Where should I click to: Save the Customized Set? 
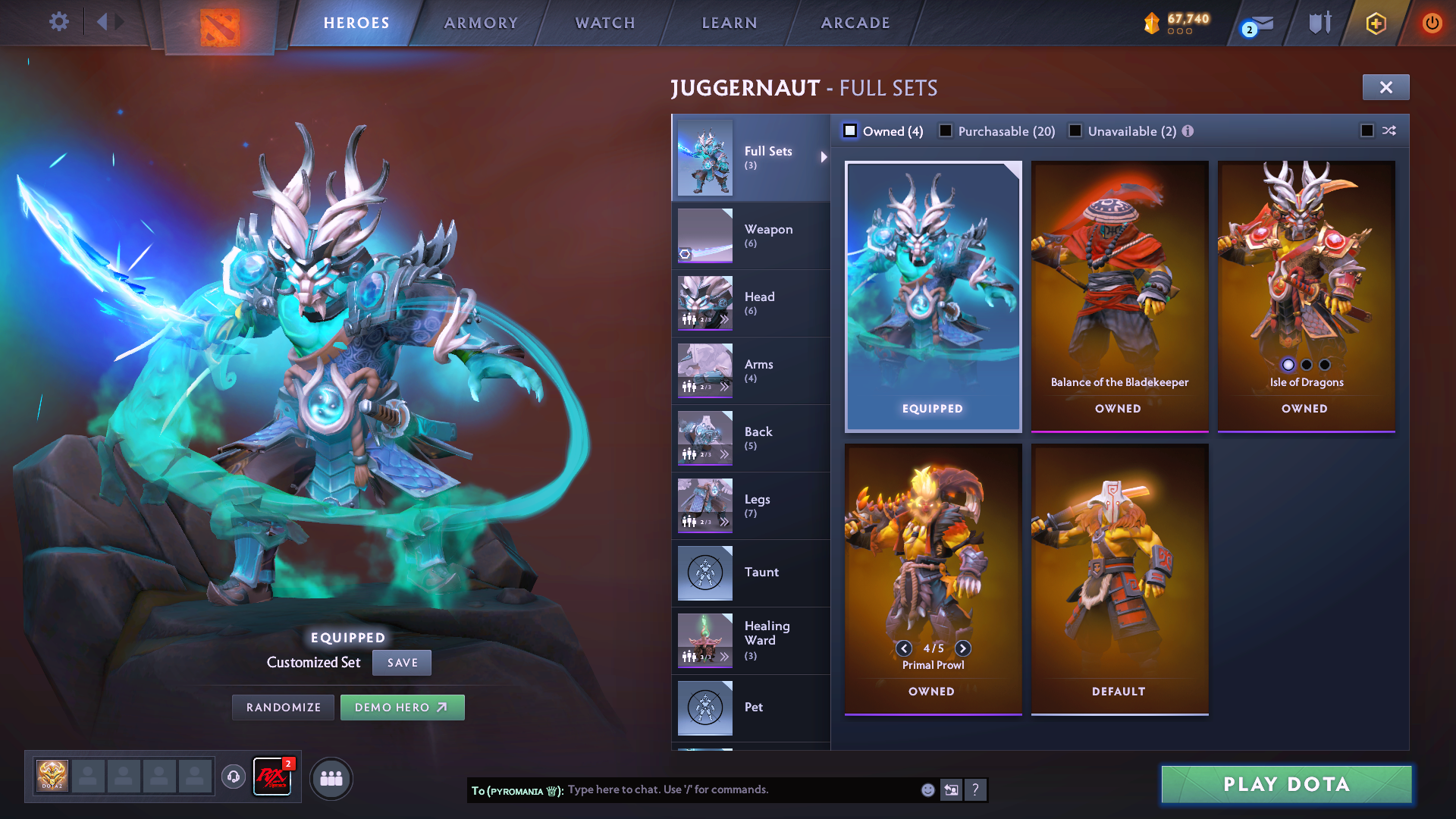pos(402,663)
